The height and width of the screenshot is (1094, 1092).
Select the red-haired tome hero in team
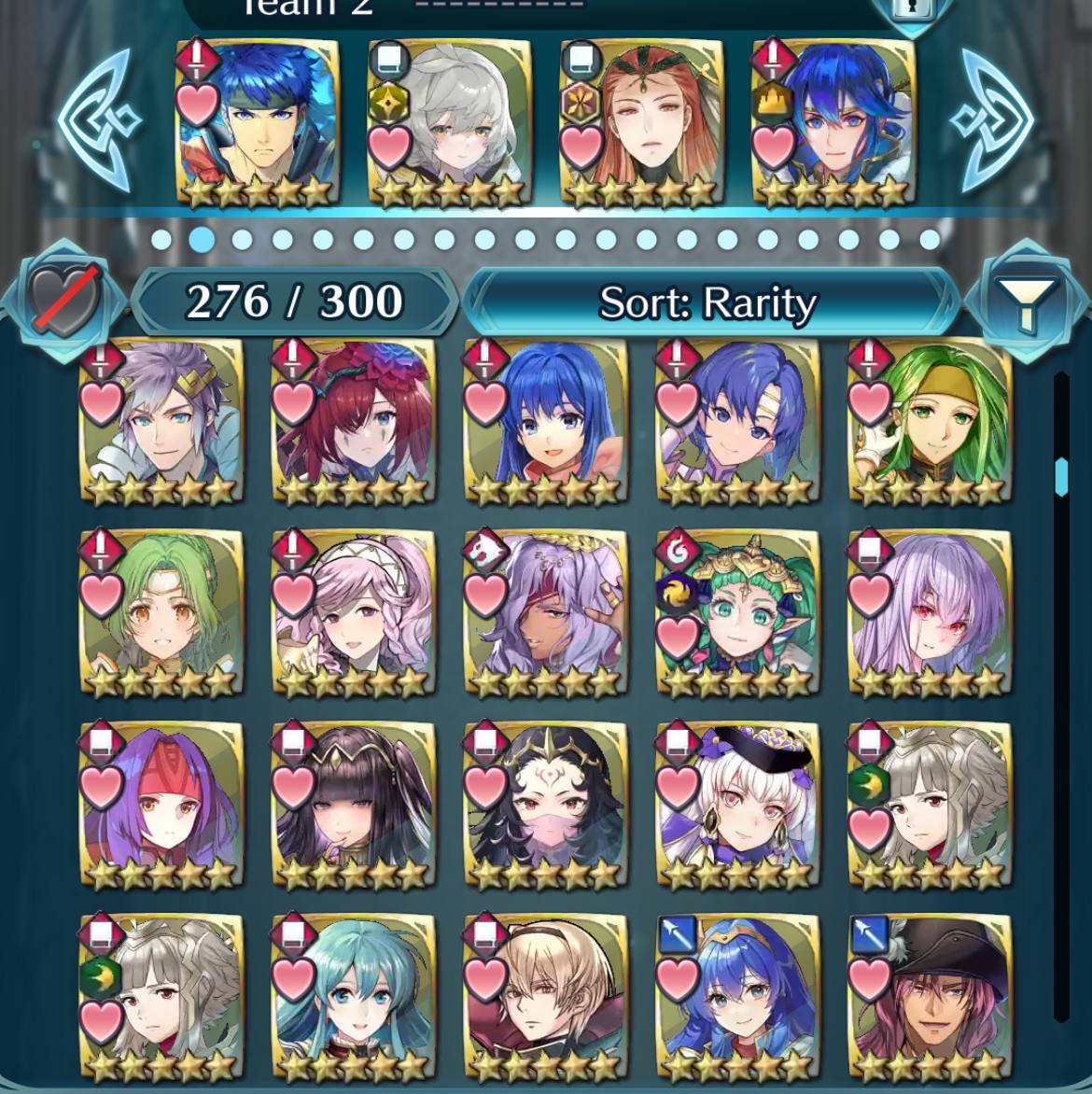tap(641, 121)
